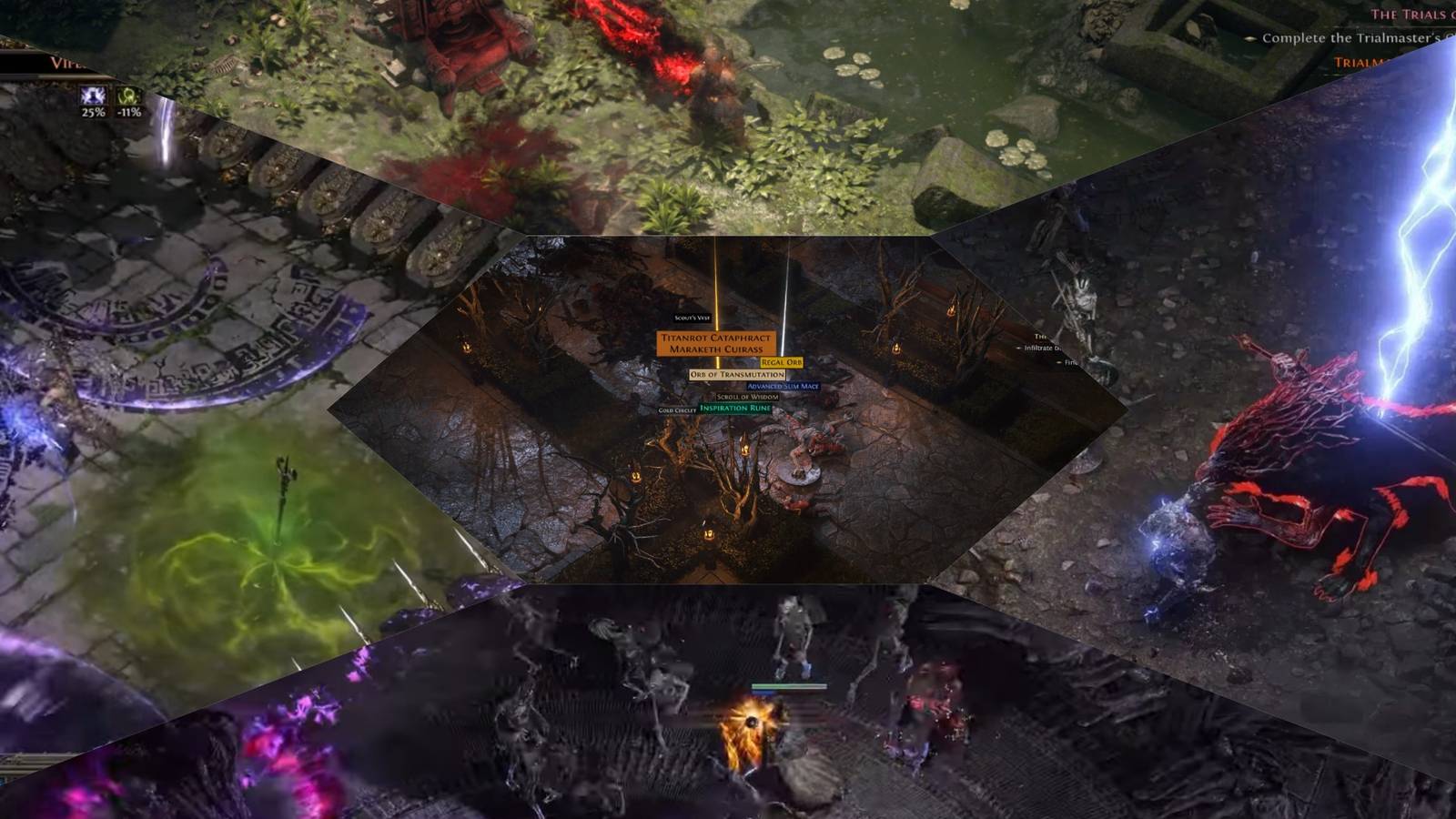Grab the Inspiration Rune
This screenshot has width=1456, height=819.
point(734,408)
